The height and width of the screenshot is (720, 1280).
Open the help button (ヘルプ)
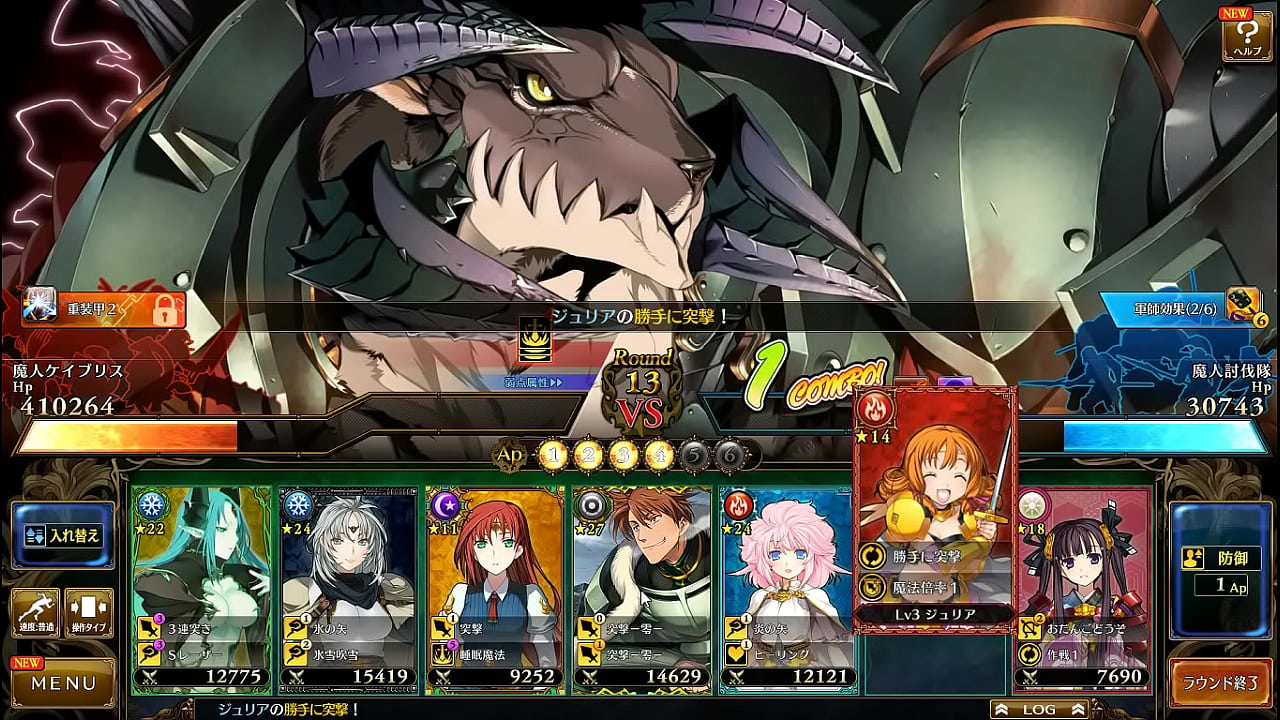[x=1247, y=36]
